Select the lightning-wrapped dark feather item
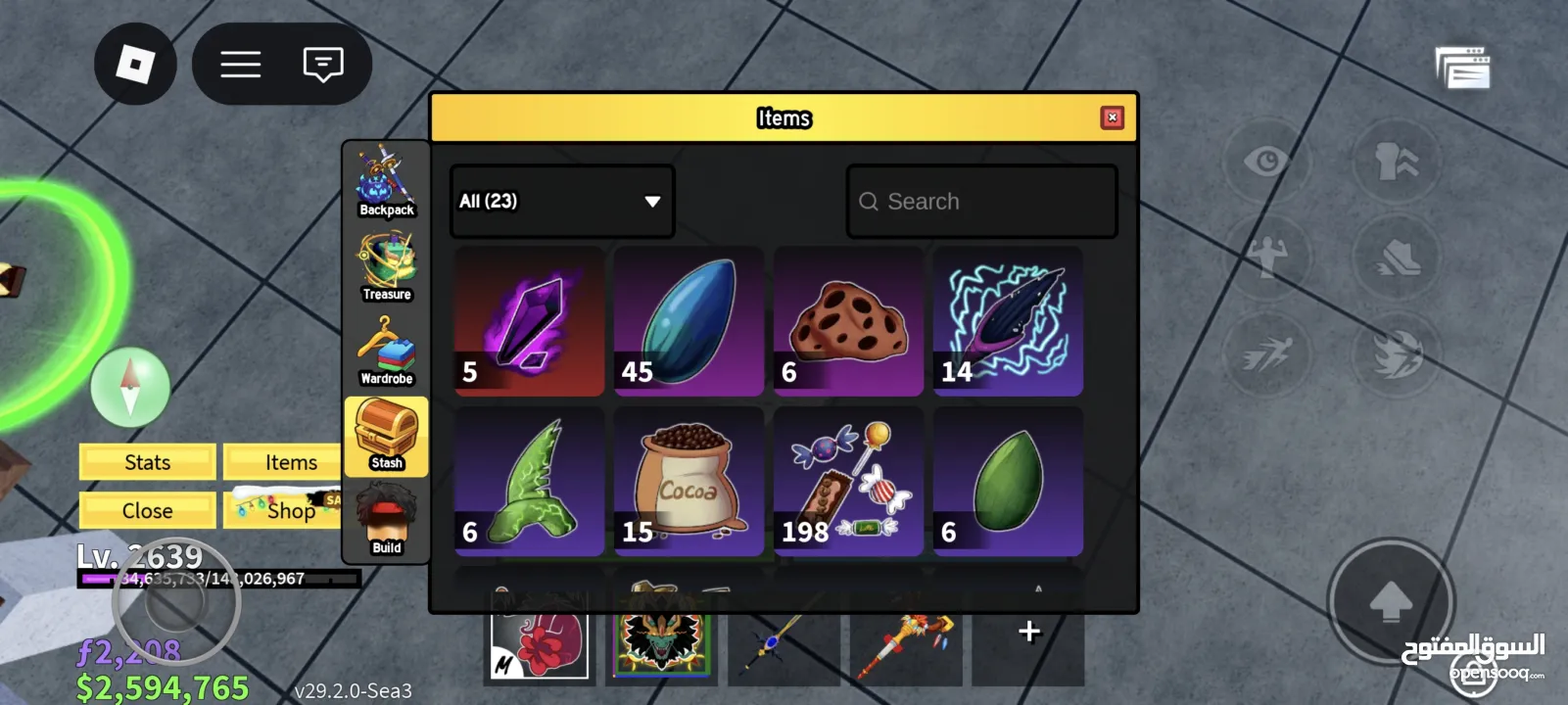 tap(1008, 321)
